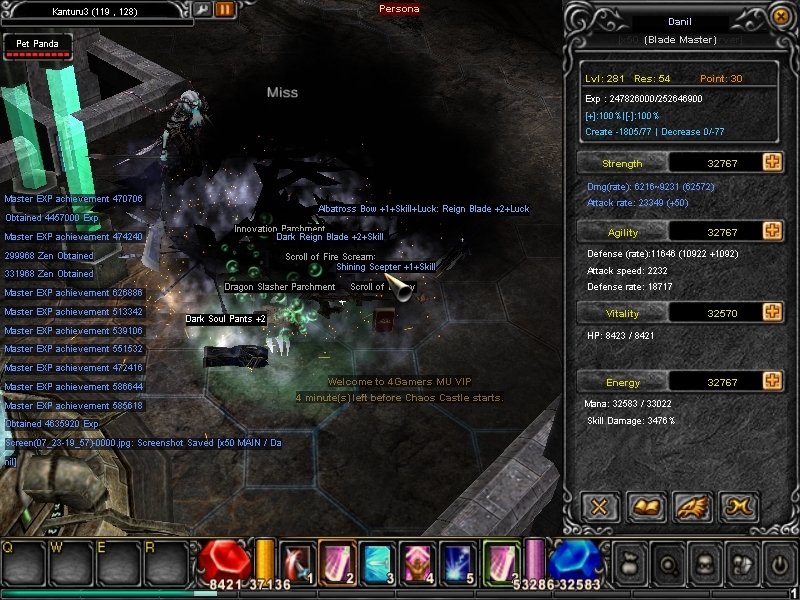Pick up the Dark Soul Pants +2 label
The image size is (800, 600).
(x=226, y=319)
